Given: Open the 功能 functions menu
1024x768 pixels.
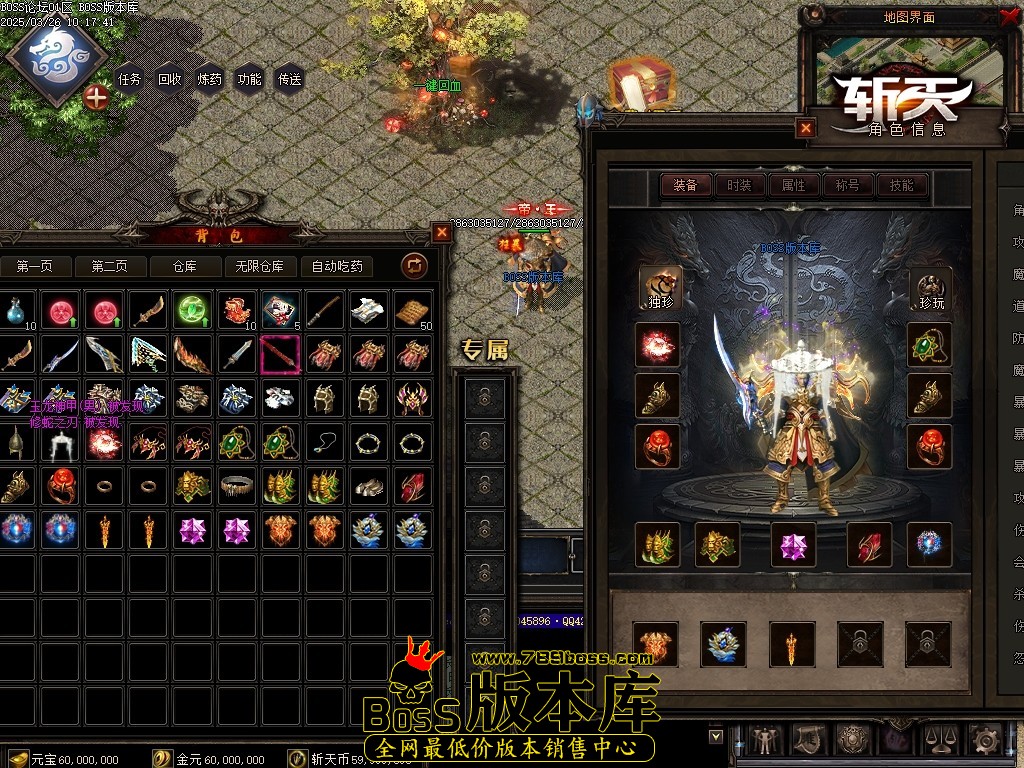Looking at the screenshot, I should click(250, 79).
